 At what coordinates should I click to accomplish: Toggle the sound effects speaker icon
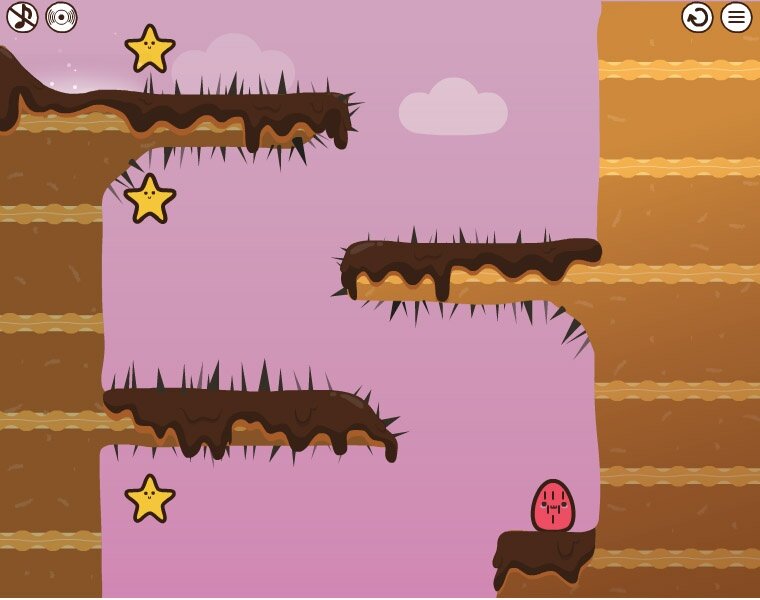point(61,17)
